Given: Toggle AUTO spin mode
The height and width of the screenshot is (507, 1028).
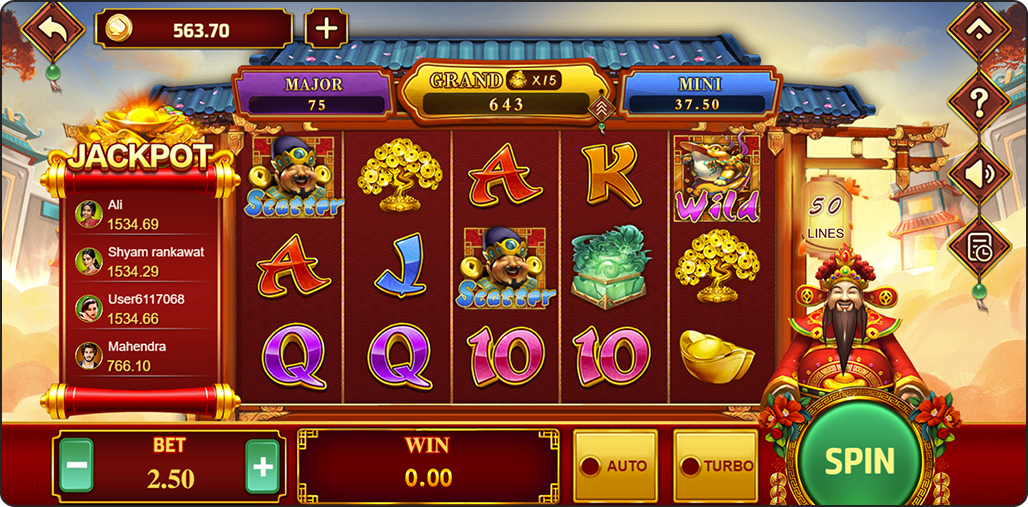Looking at the screenshot, I should click(615, 466).
